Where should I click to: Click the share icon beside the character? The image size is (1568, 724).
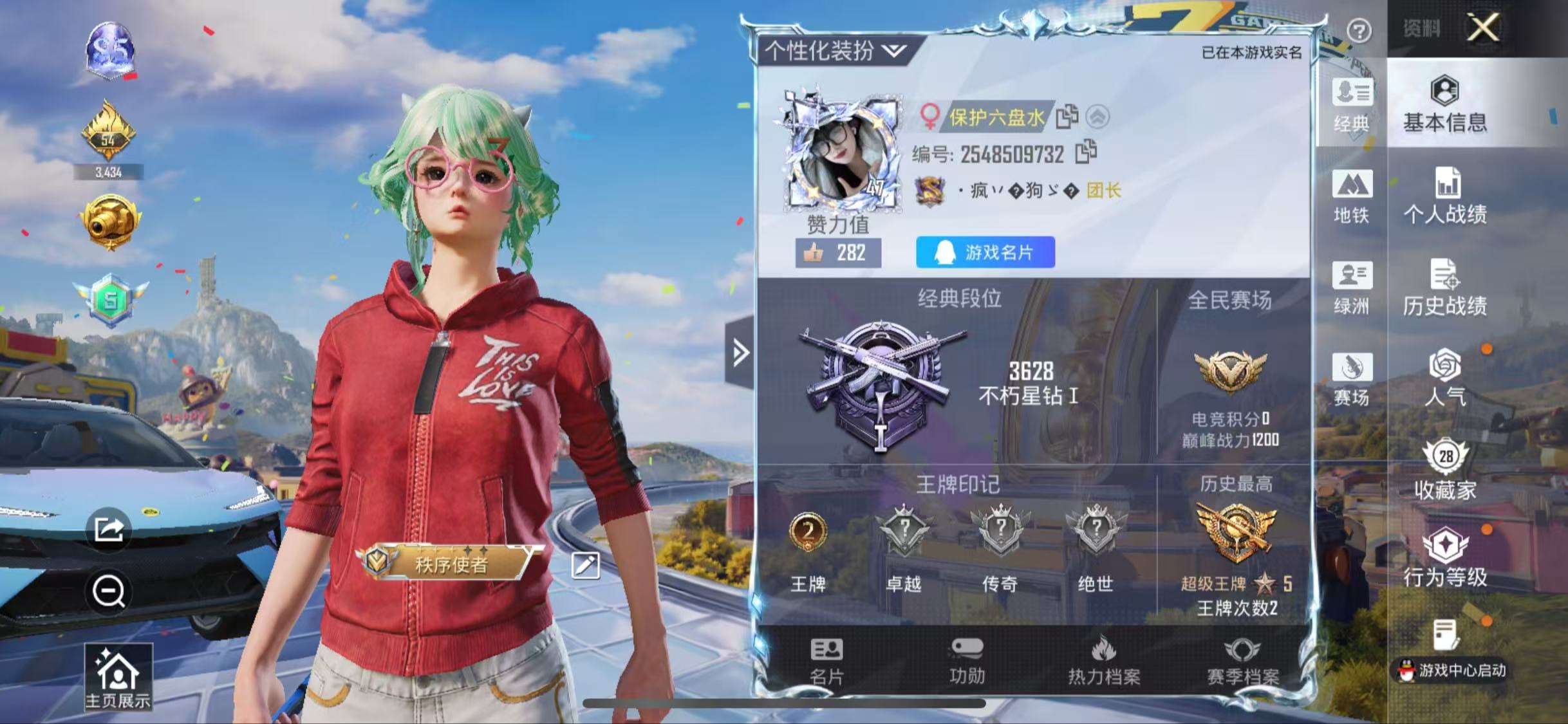(109, 530)
